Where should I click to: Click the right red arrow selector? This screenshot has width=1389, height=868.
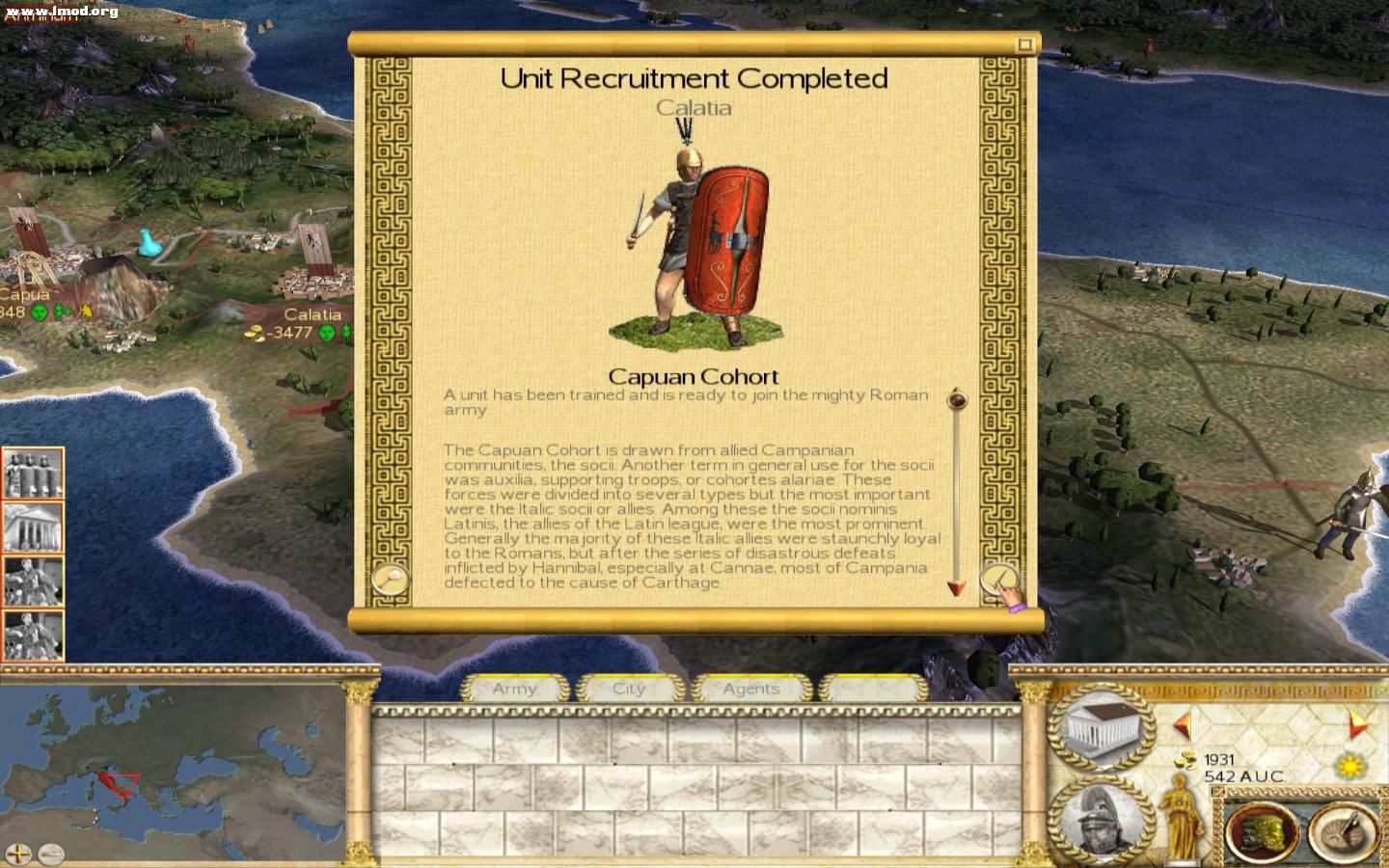point(1358,724)
